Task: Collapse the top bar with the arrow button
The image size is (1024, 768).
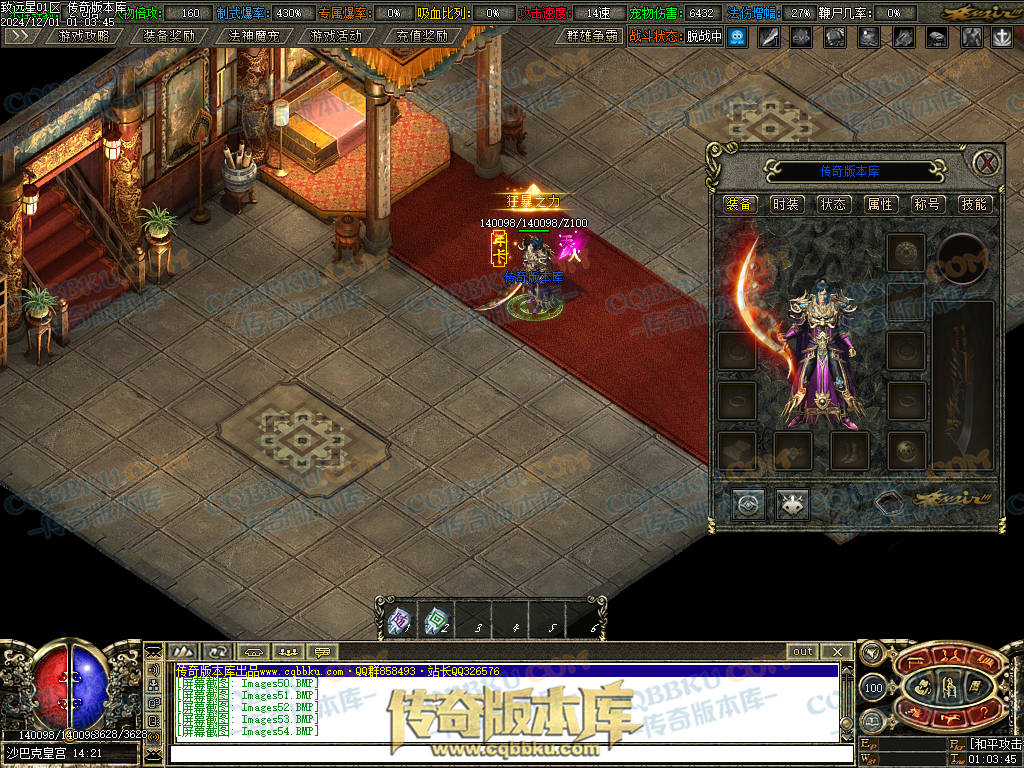Action: click(x=20, y=36)
